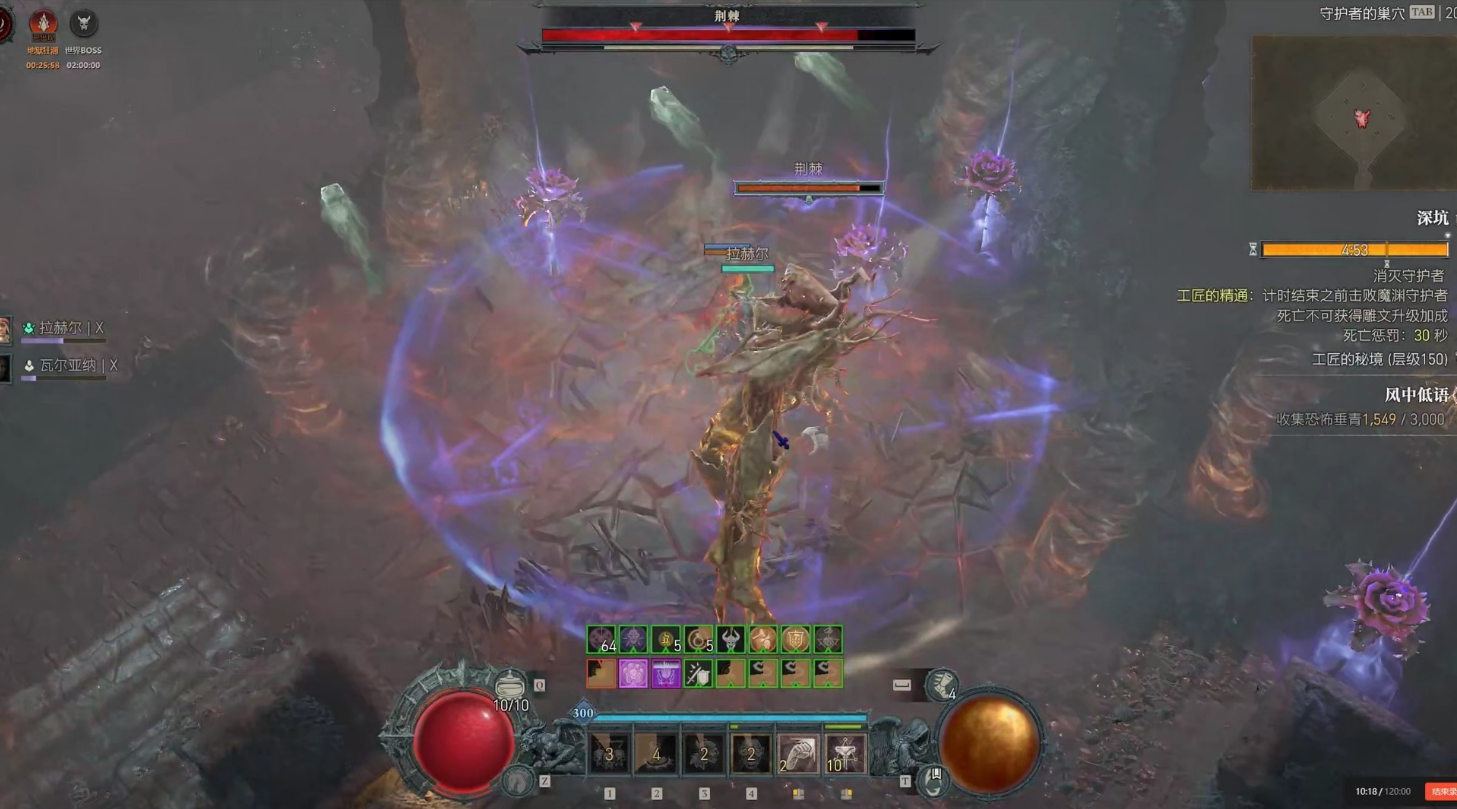Open the dungeon minimap
The width and height of the screenshot is (1457, 809).
click(1355, 113)
